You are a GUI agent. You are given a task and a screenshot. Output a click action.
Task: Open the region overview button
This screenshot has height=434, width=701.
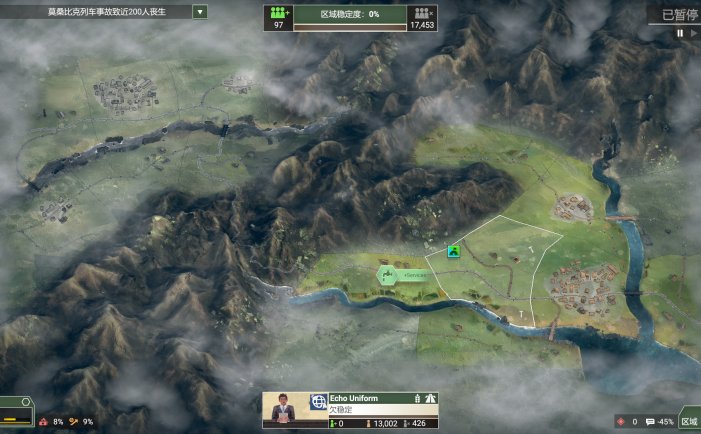click(x=688, y=420)
